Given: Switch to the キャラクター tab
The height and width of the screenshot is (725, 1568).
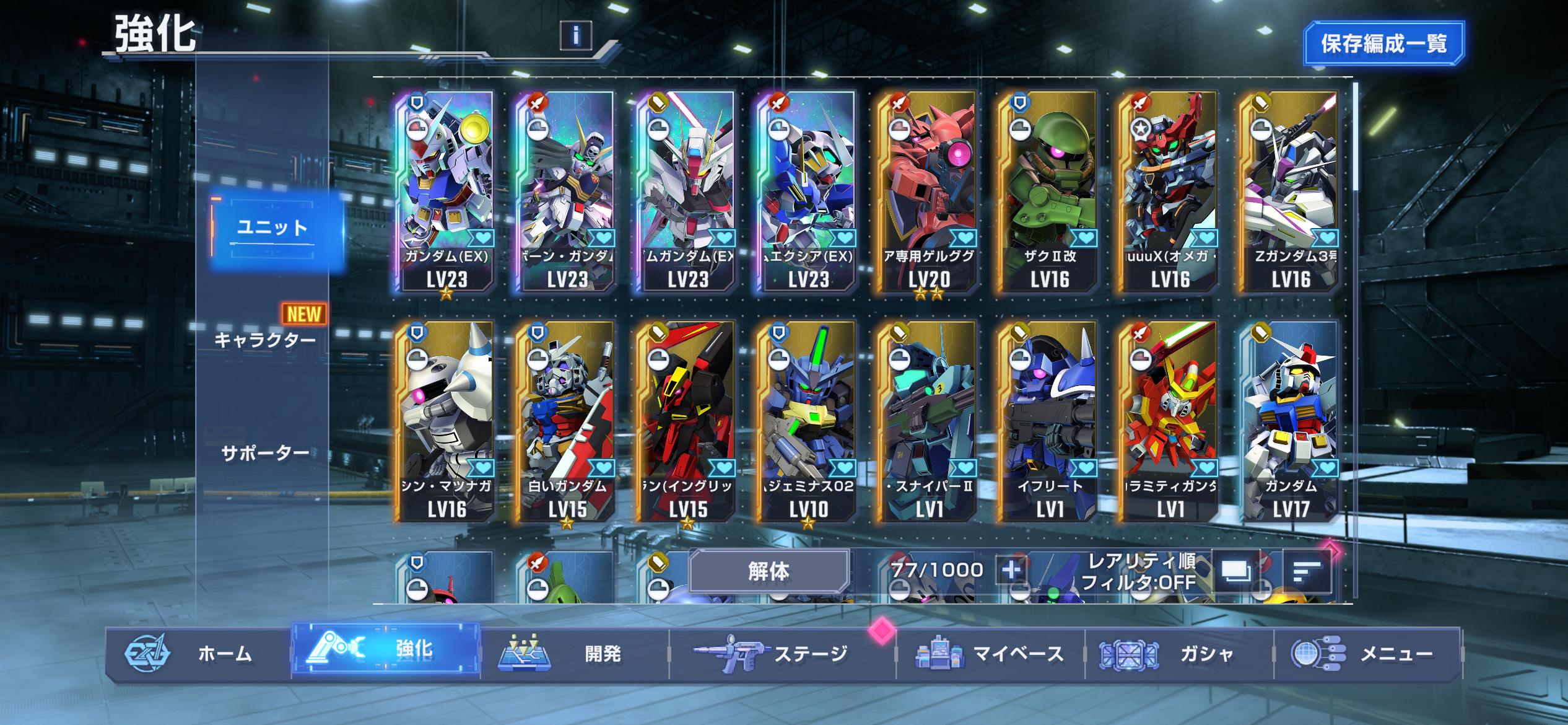Looking at the screenshot, I should [x=265, y=340].
